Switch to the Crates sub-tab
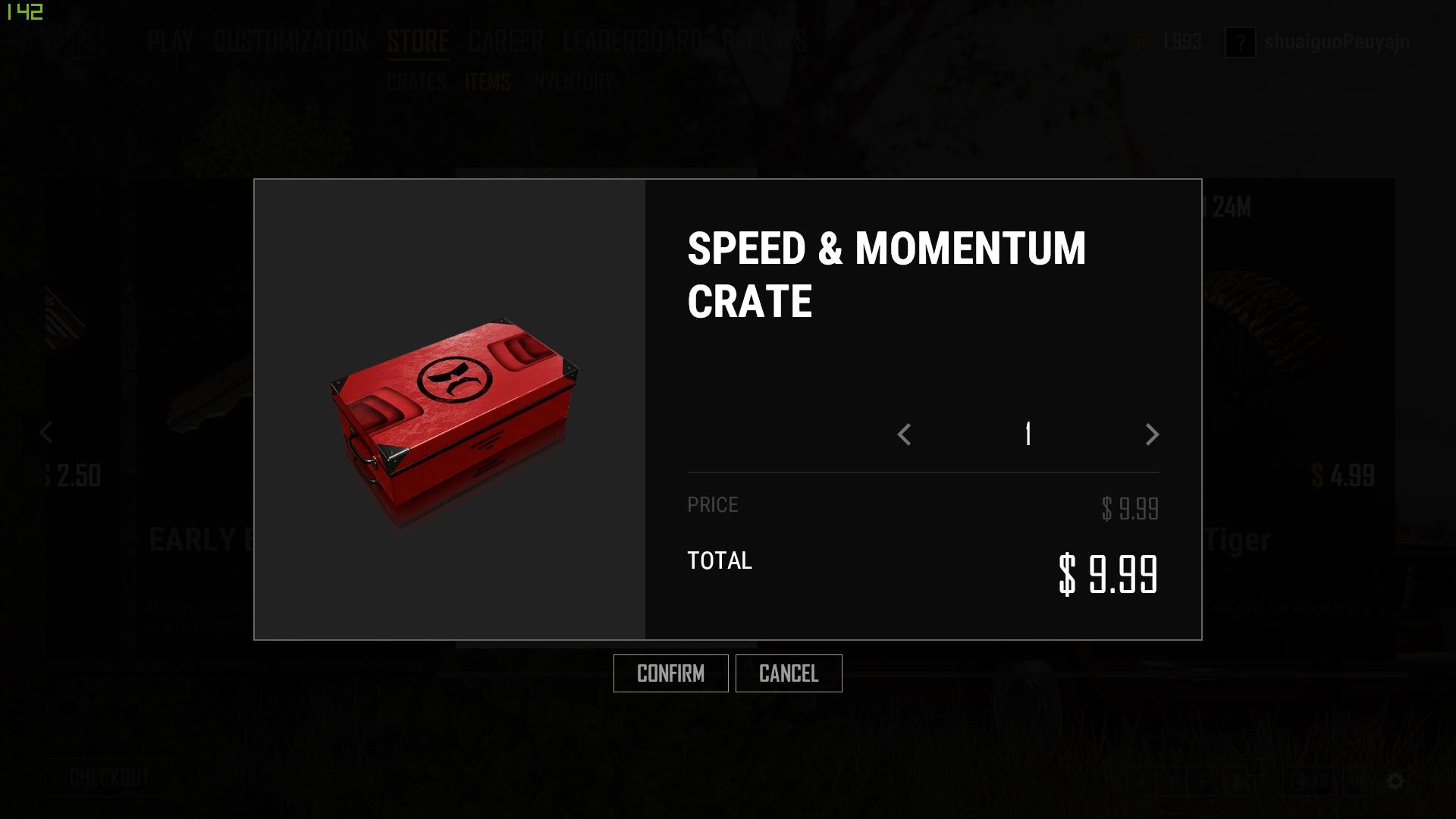This screenshot has width=1456, height=819. click(x=416, y=82)
